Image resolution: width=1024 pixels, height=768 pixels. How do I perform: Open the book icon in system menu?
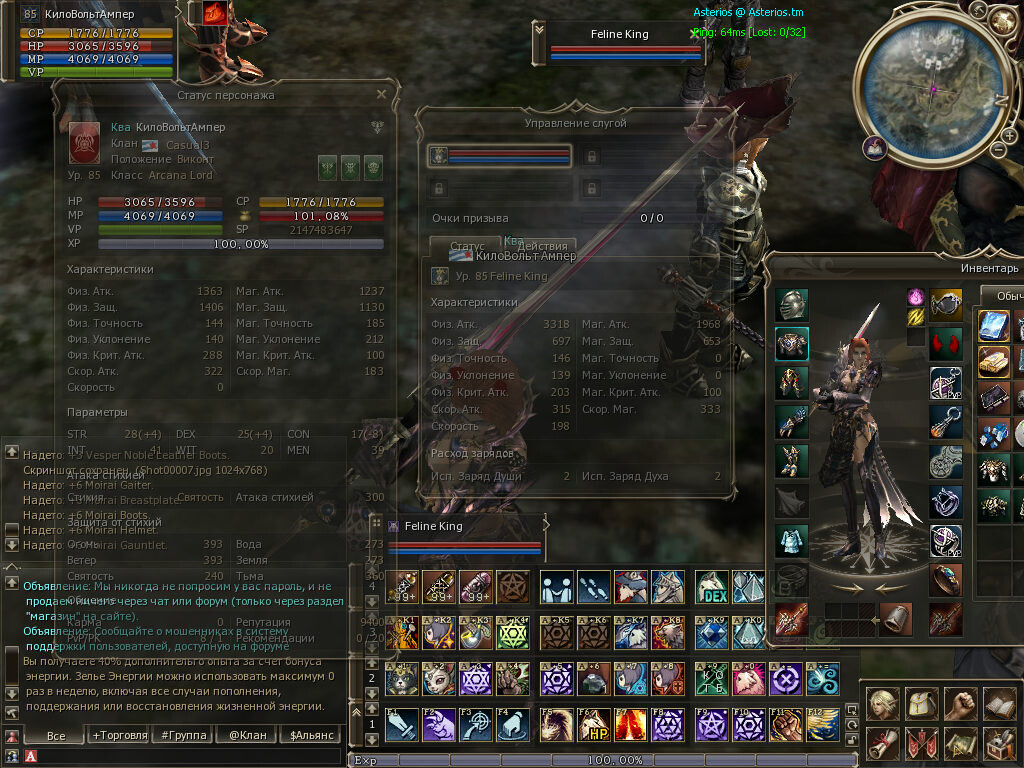pyautogui.click(x=998, y=704)
